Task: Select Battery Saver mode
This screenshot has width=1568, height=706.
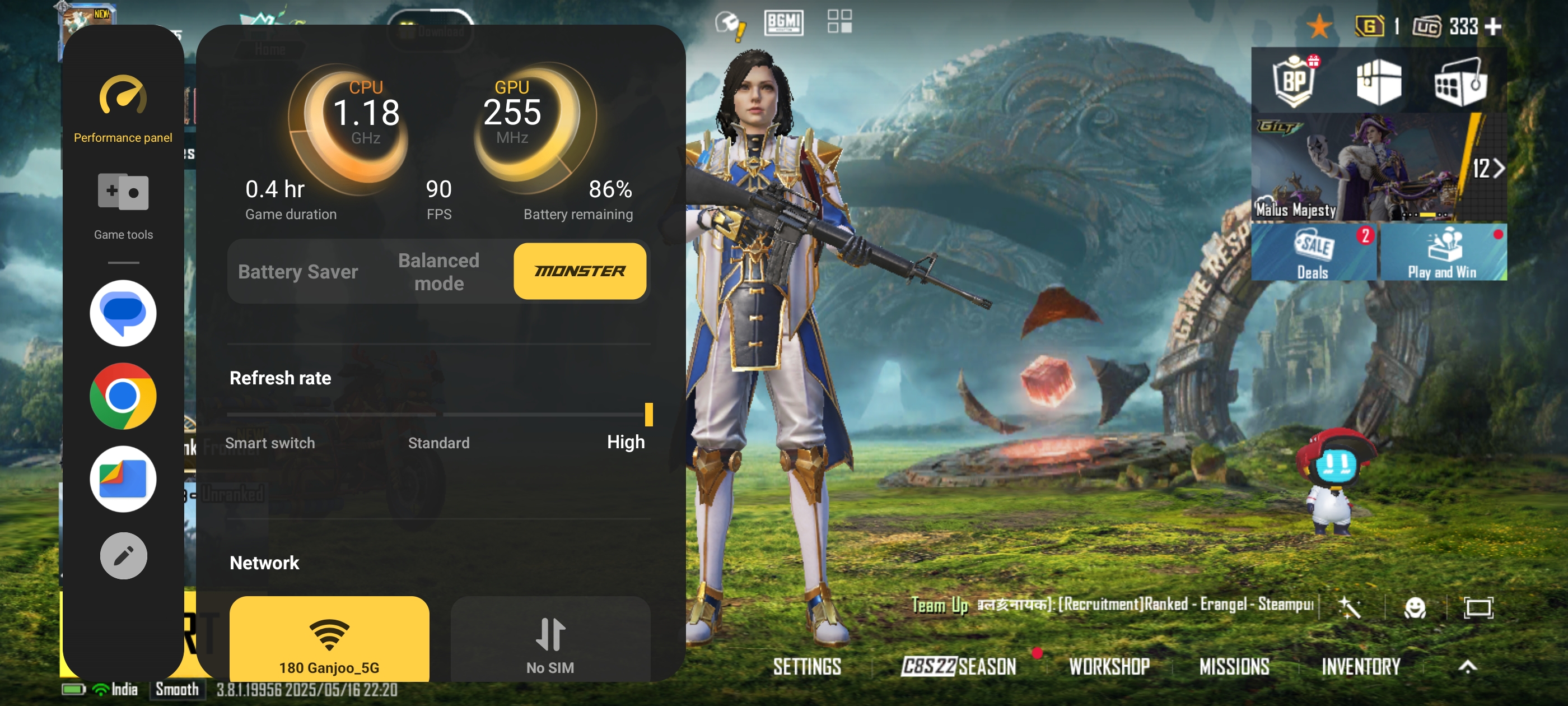Action: [298, 272]
